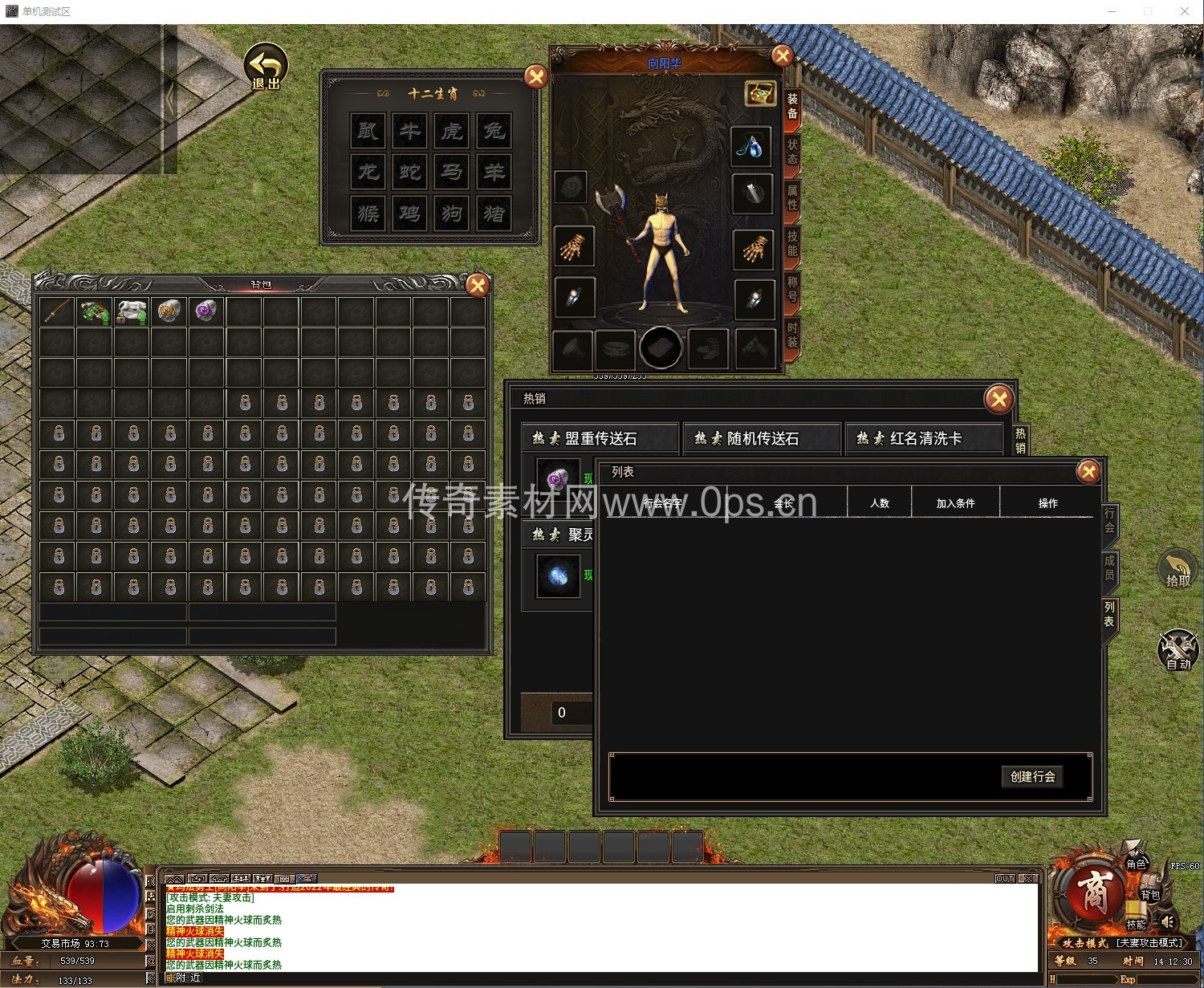Close the game window from the title bar

pos(1184,11)
